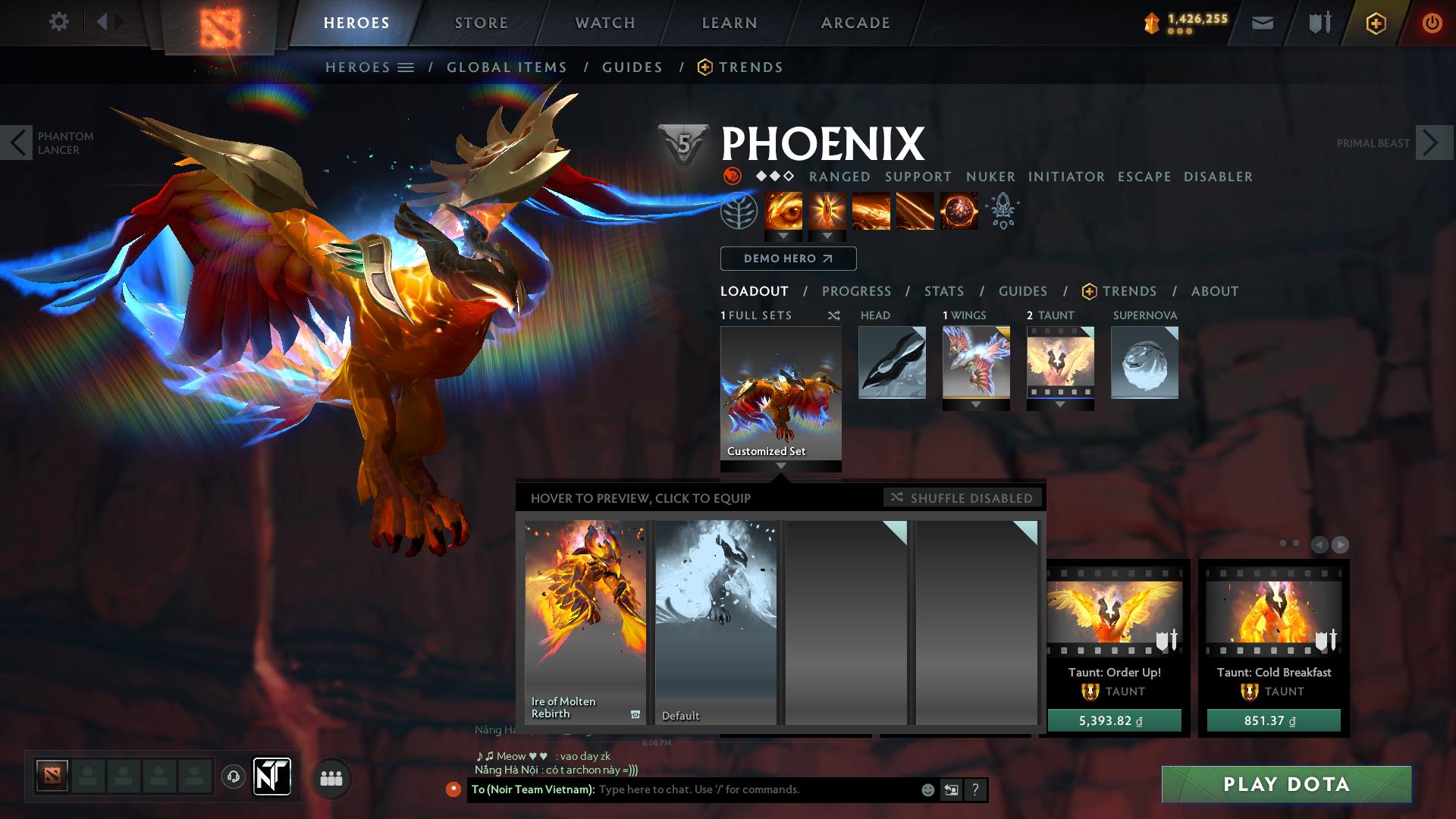This screenshot has width=1456, height=819.
Task: Expand the arrow under the first ability icon
Action: coord(781,236)
